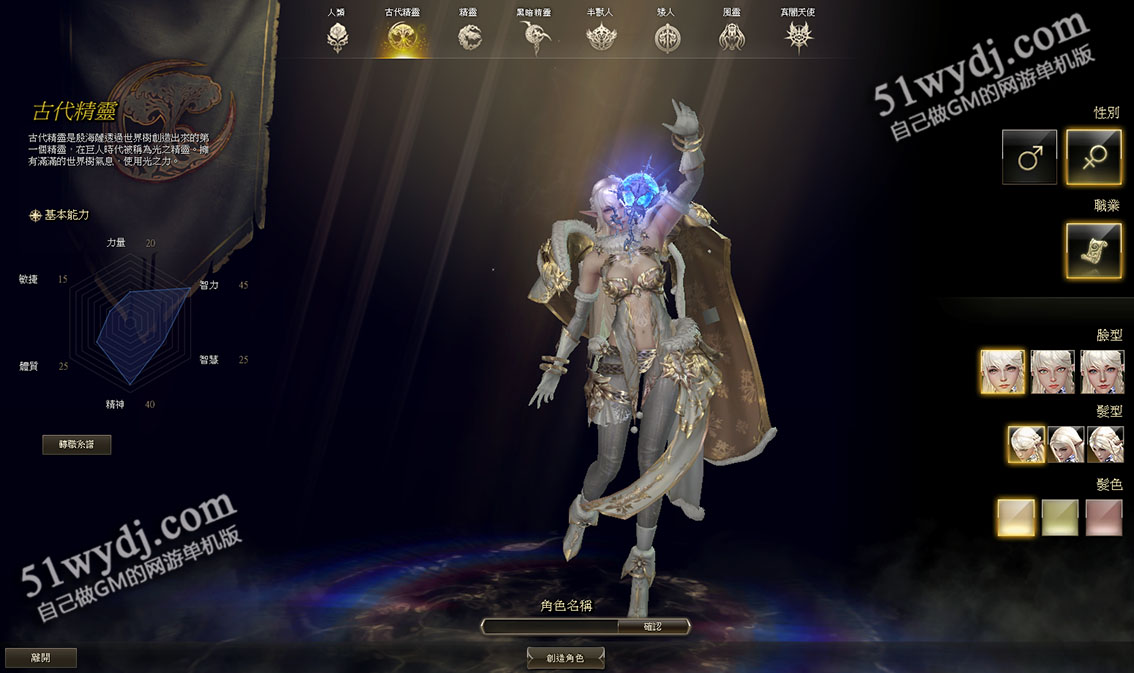1134x673 pixels.
Task: Select the pink hair color swatch
Action: 1104,518
